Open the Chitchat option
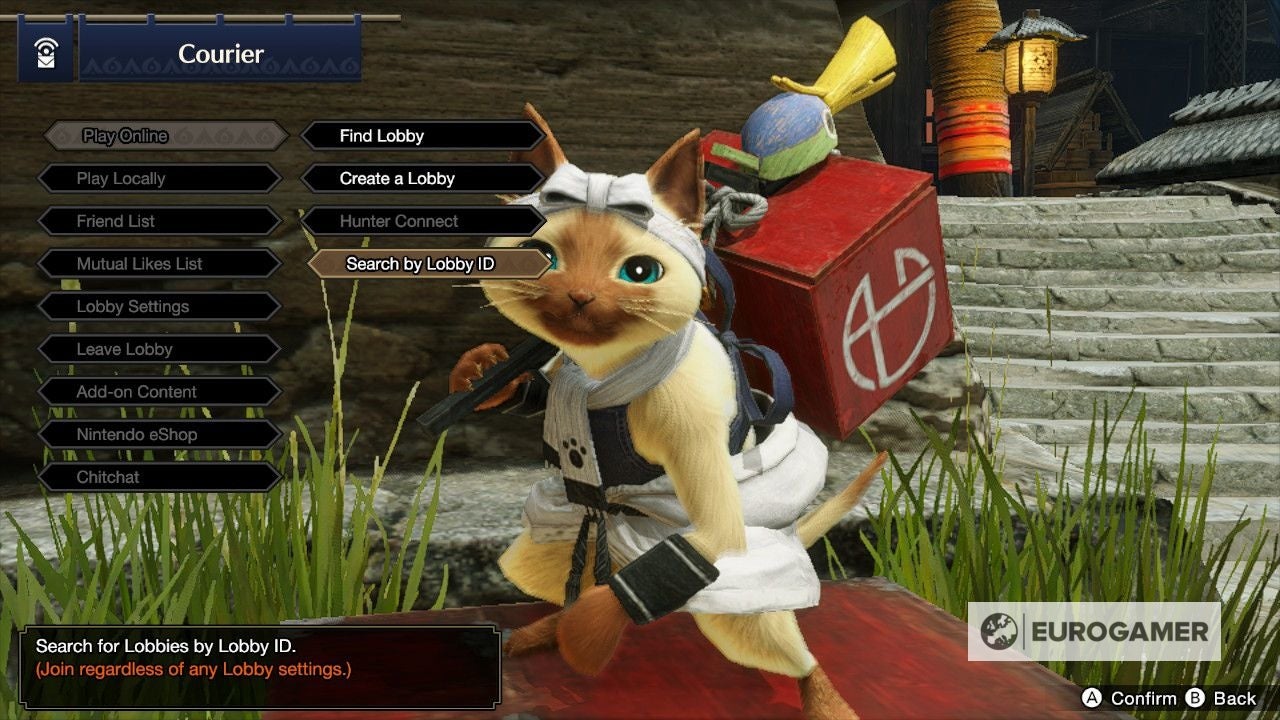 160,477
